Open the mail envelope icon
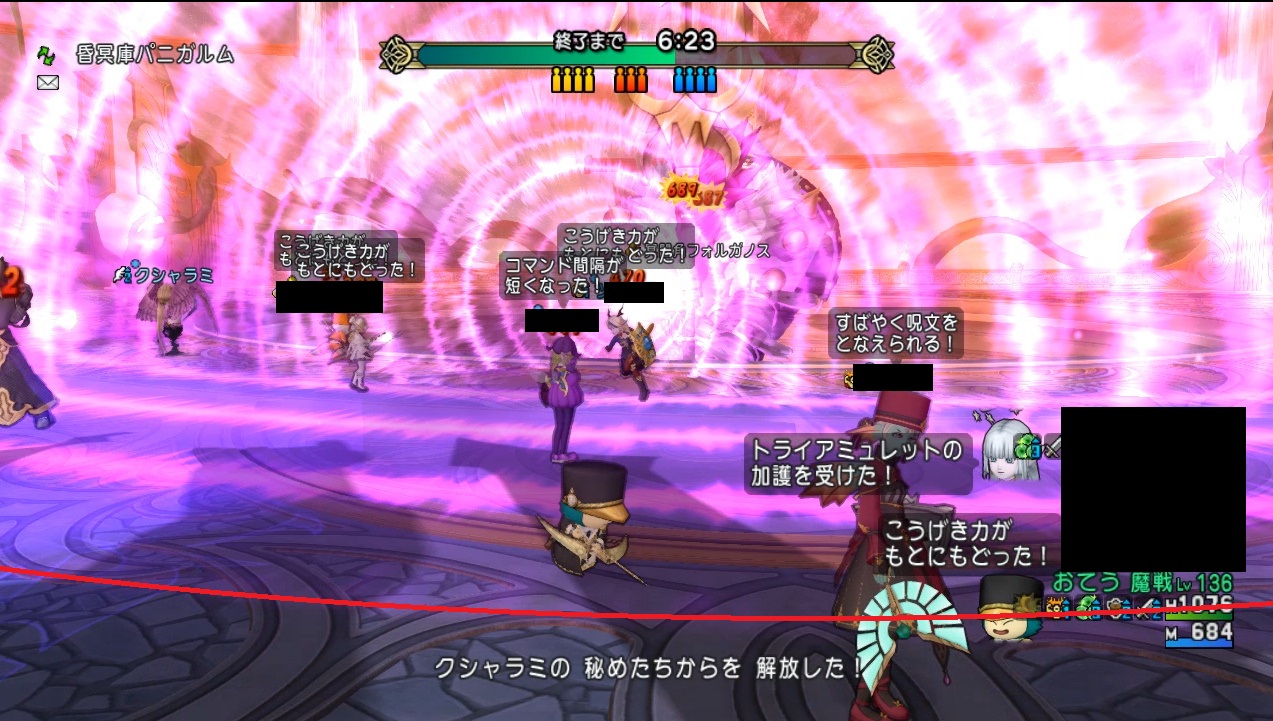1273x721 pixels. (x=47, y=83)
